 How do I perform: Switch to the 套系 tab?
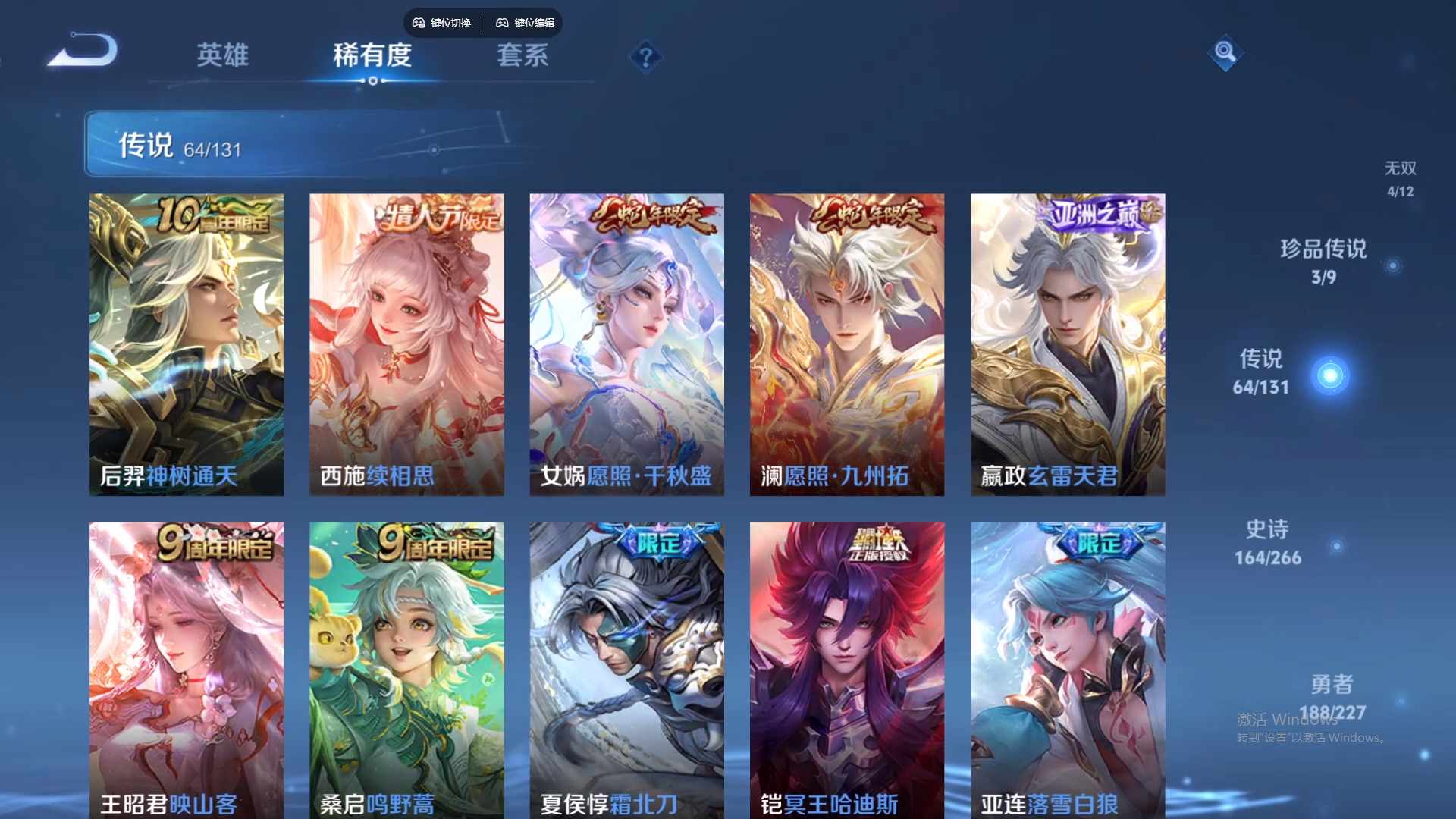tap(522, 56)
